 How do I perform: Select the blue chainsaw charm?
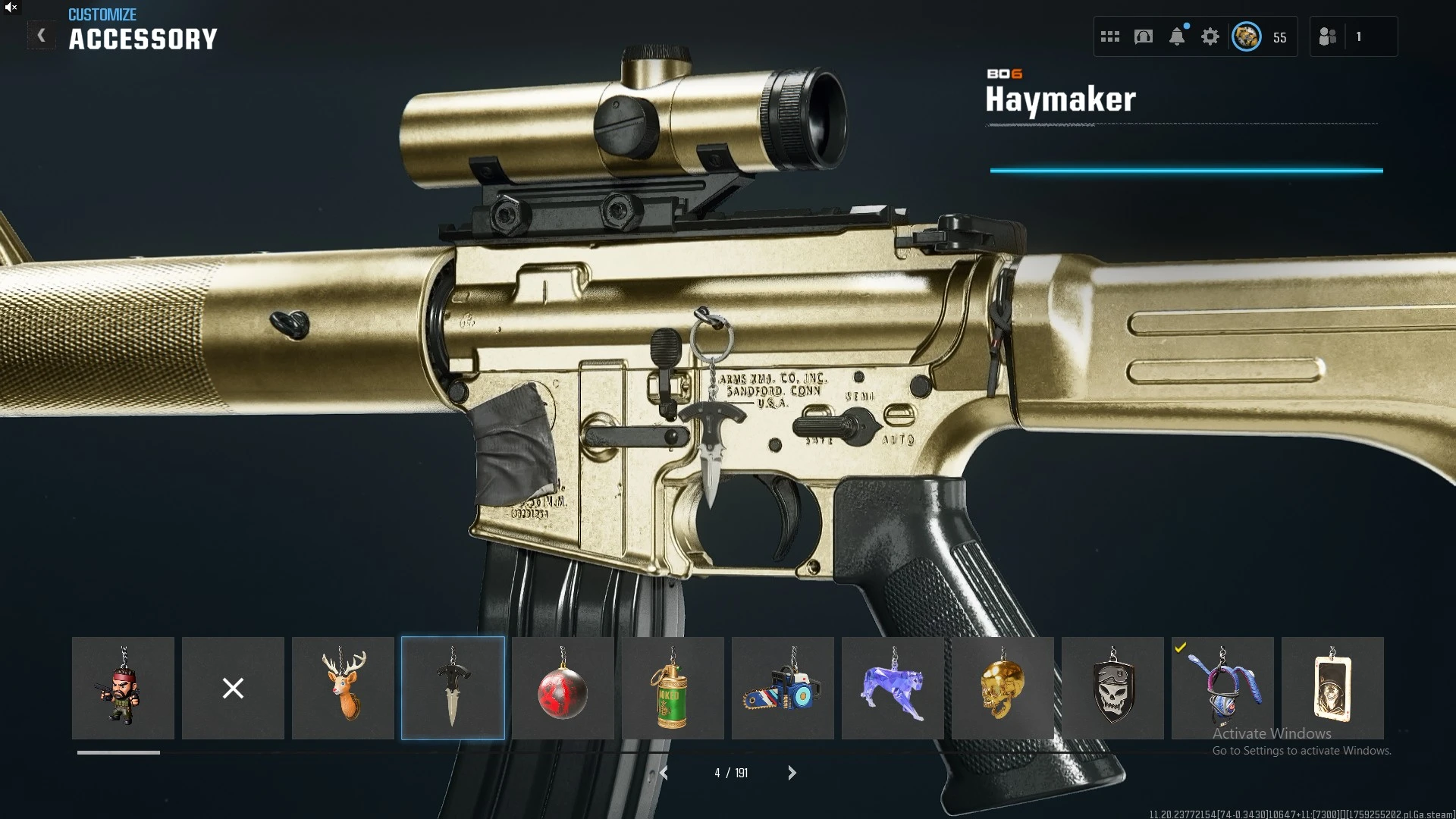click(783, 688)
